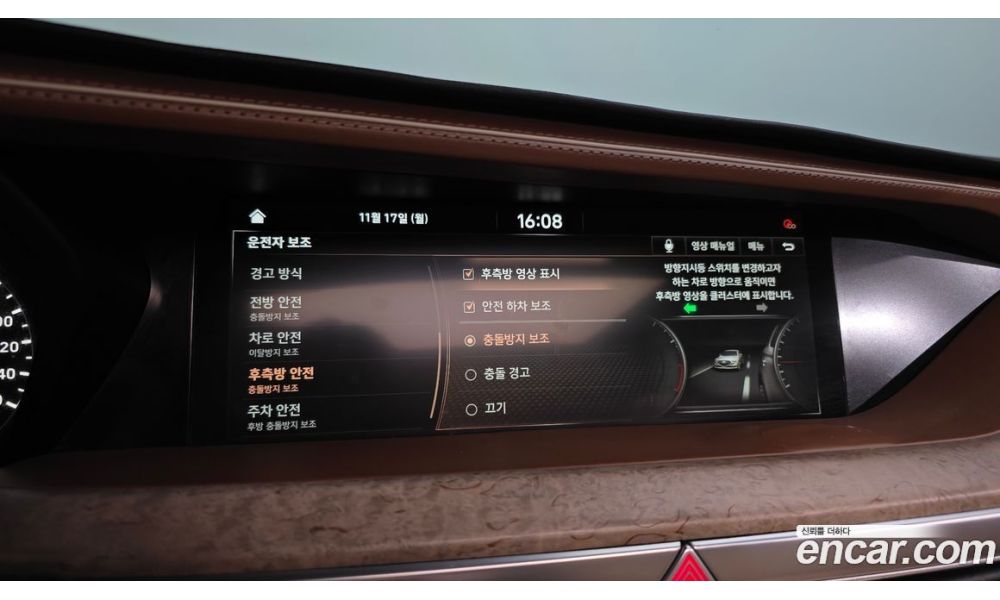Open the 영상 매뉴얼 video manual

point(712,245)
